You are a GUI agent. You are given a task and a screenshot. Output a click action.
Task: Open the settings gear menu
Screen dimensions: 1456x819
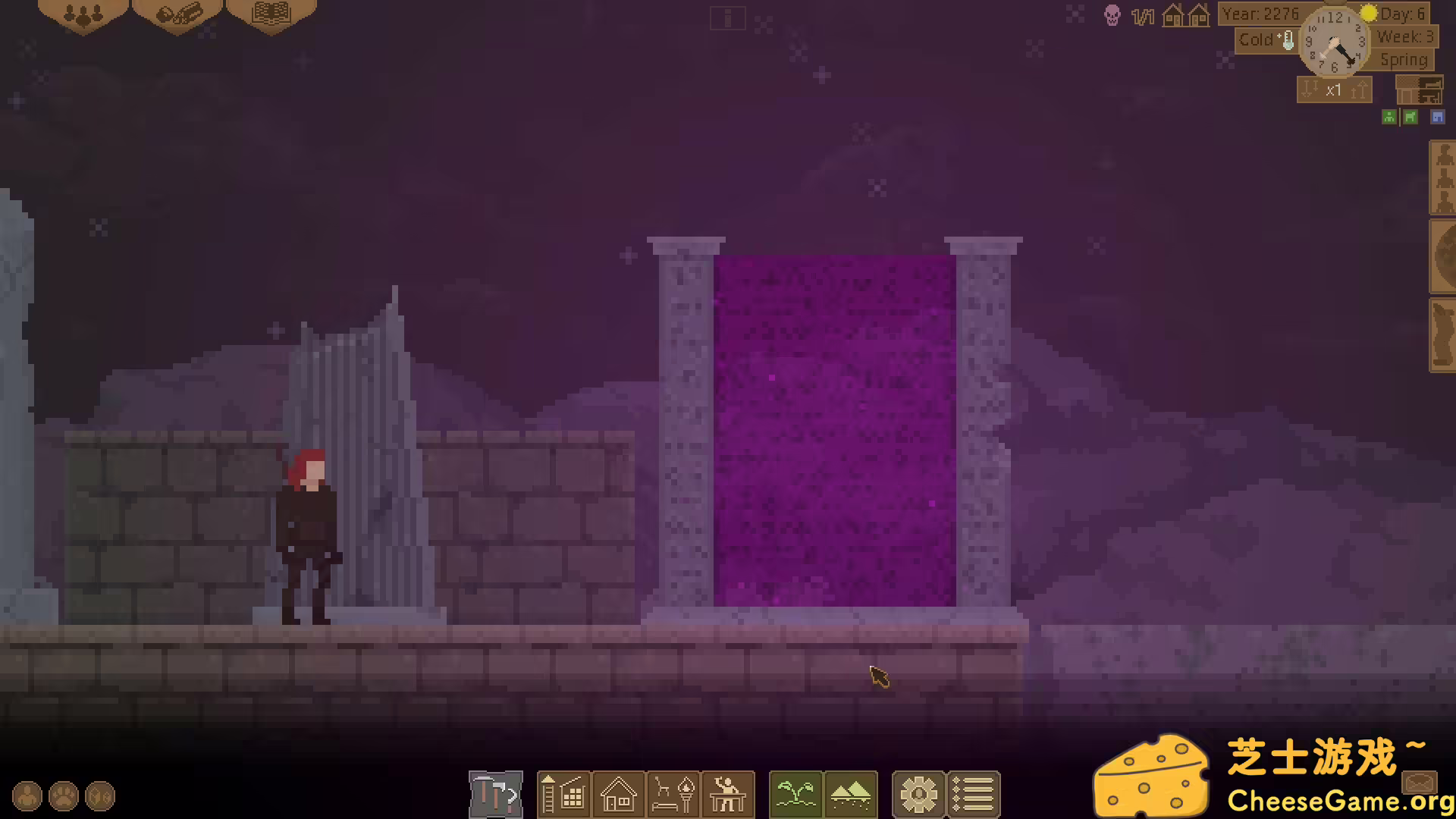click(919, 795)
